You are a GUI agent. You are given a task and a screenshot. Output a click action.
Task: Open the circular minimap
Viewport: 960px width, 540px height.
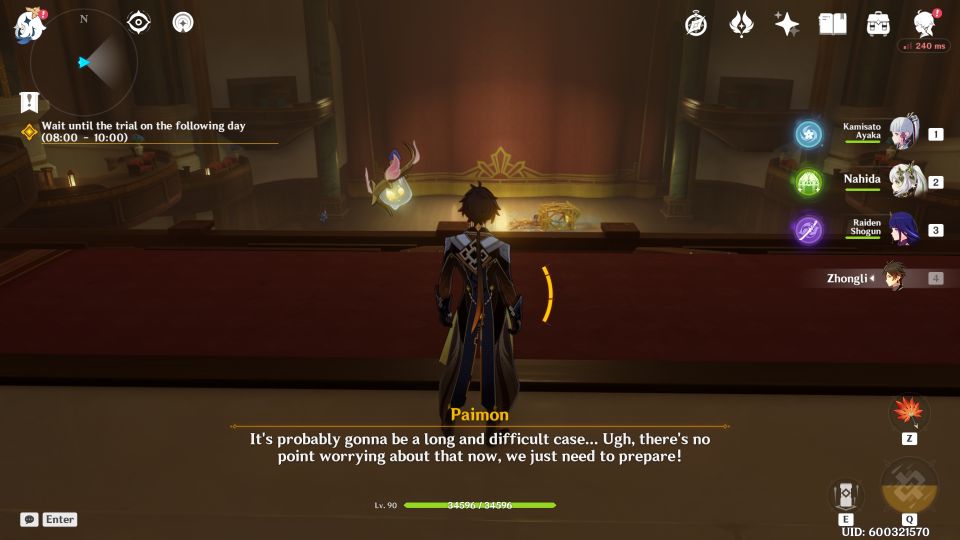pos(84,62)
